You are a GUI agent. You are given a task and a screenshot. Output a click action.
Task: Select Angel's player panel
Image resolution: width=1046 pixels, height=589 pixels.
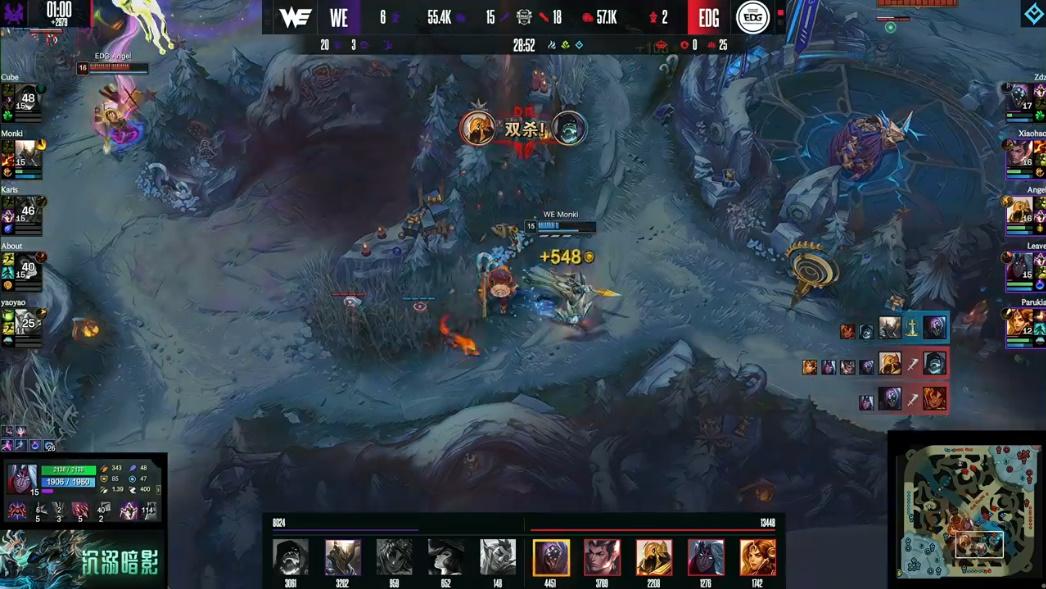[x=1025, y=214]
